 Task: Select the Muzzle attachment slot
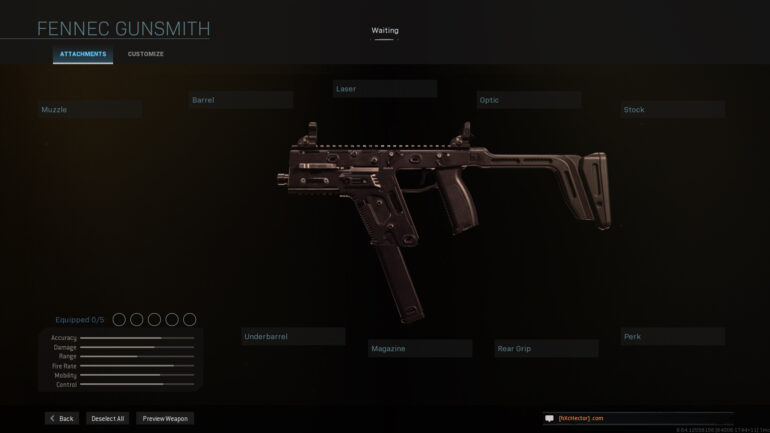pyautogui.click(x=89, y=109)
